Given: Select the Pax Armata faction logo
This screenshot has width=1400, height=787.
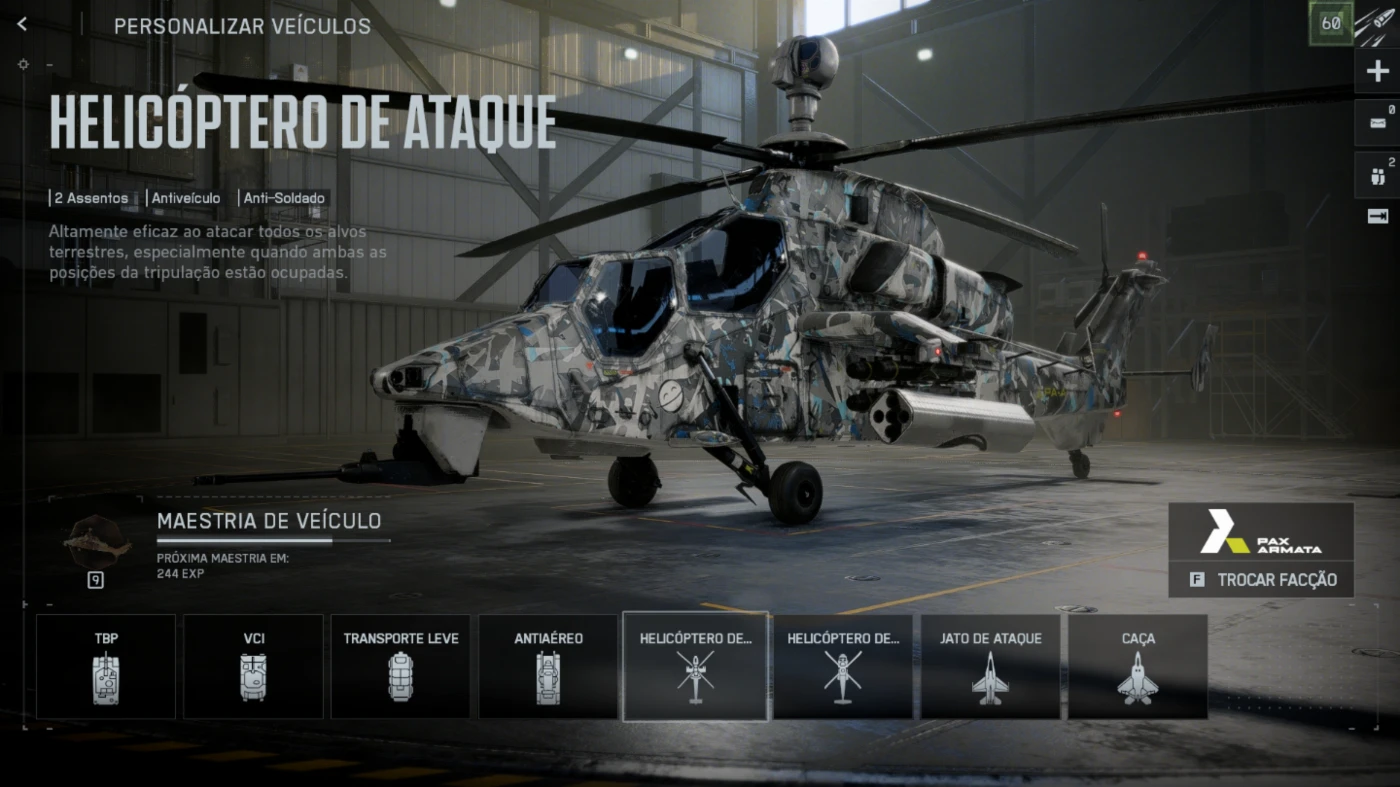Looking at the screenshot, I should pyautogui.click(x=1261, y=532).
